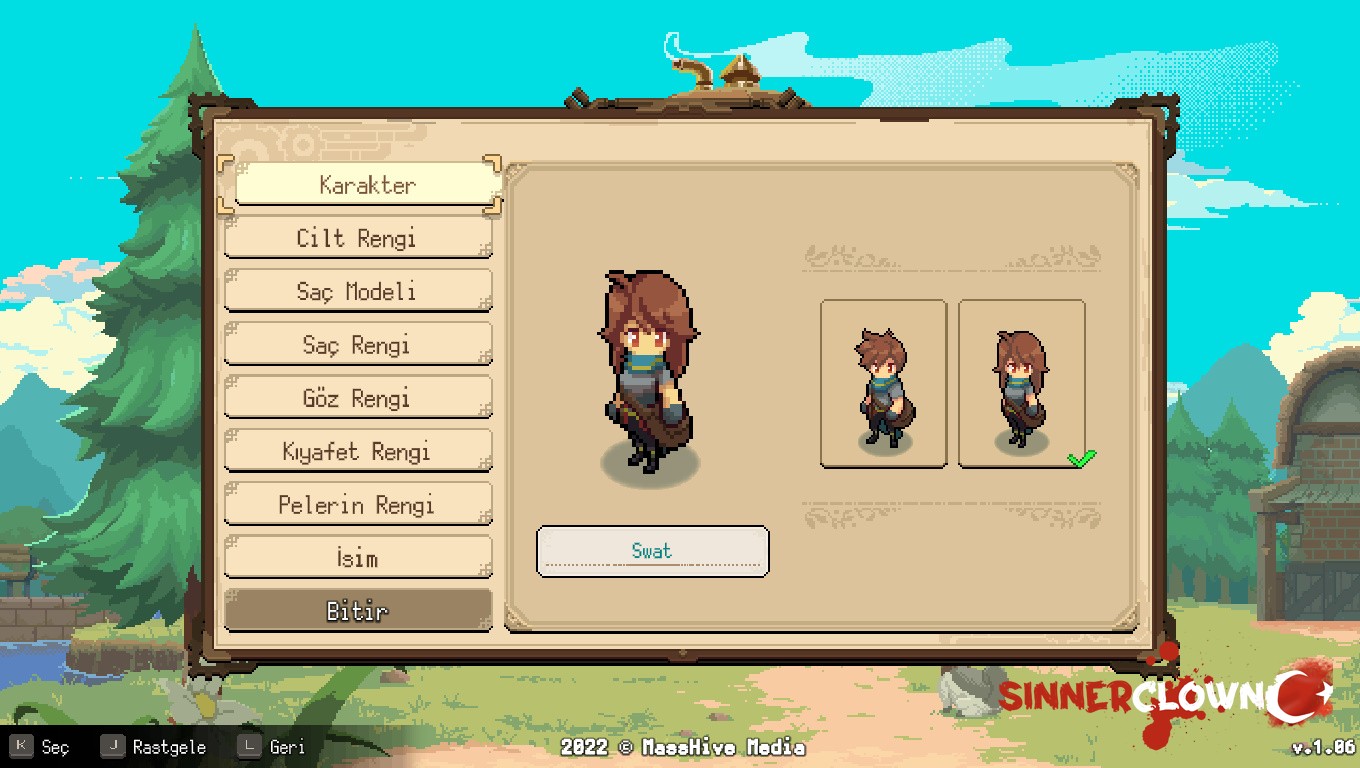Open the İsim menu entry
Image resolution: width=1360 pixels, height=768 pixels.
tap(357, 558)
